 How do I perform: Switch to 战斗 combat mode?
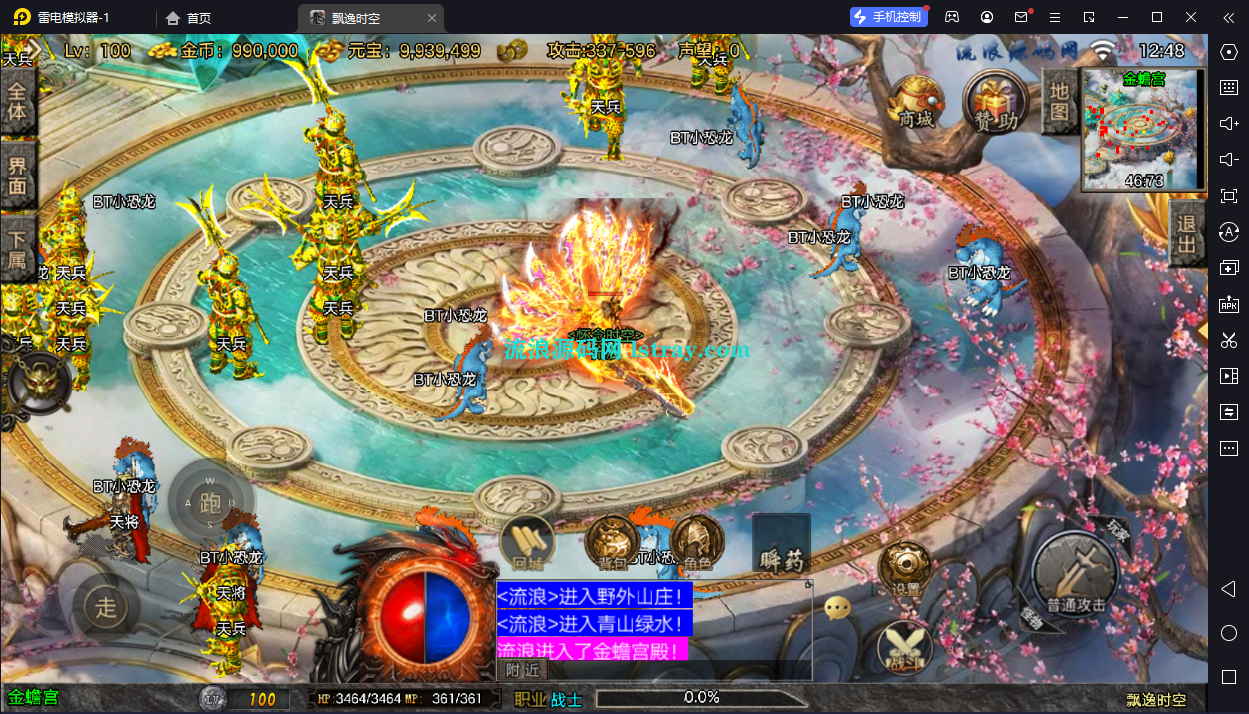pos(904,647)
